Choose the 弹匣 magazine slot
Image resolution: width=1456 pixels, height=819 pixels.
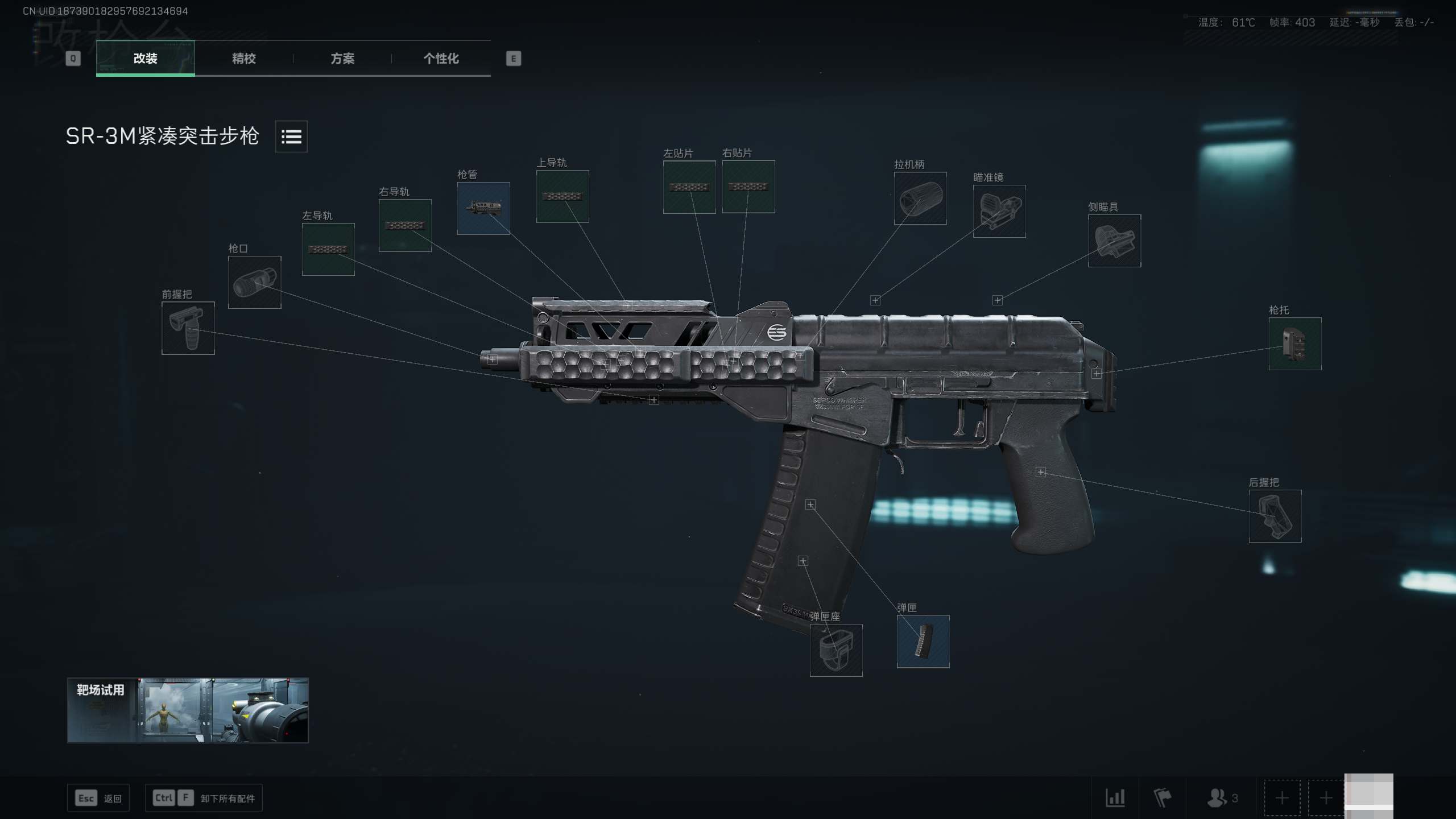pos(923,641)
